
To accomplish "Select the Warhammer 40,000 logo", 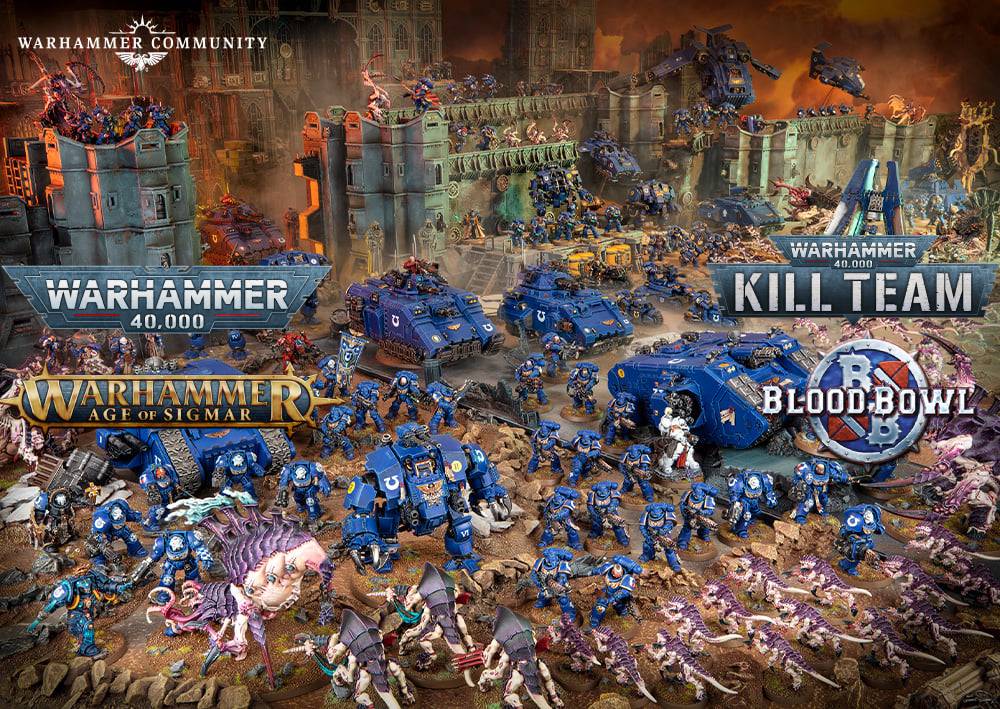I will [x=166, y=297].
